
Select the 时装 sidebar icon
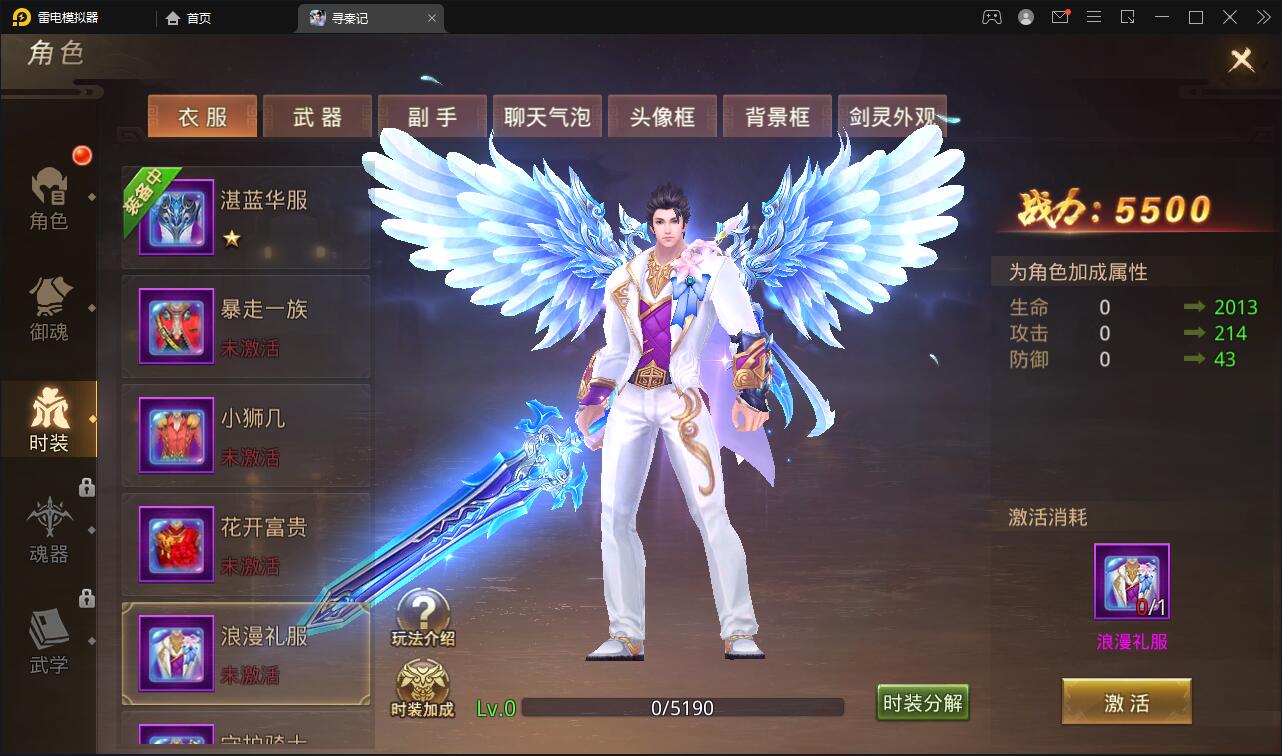(49, 420)
